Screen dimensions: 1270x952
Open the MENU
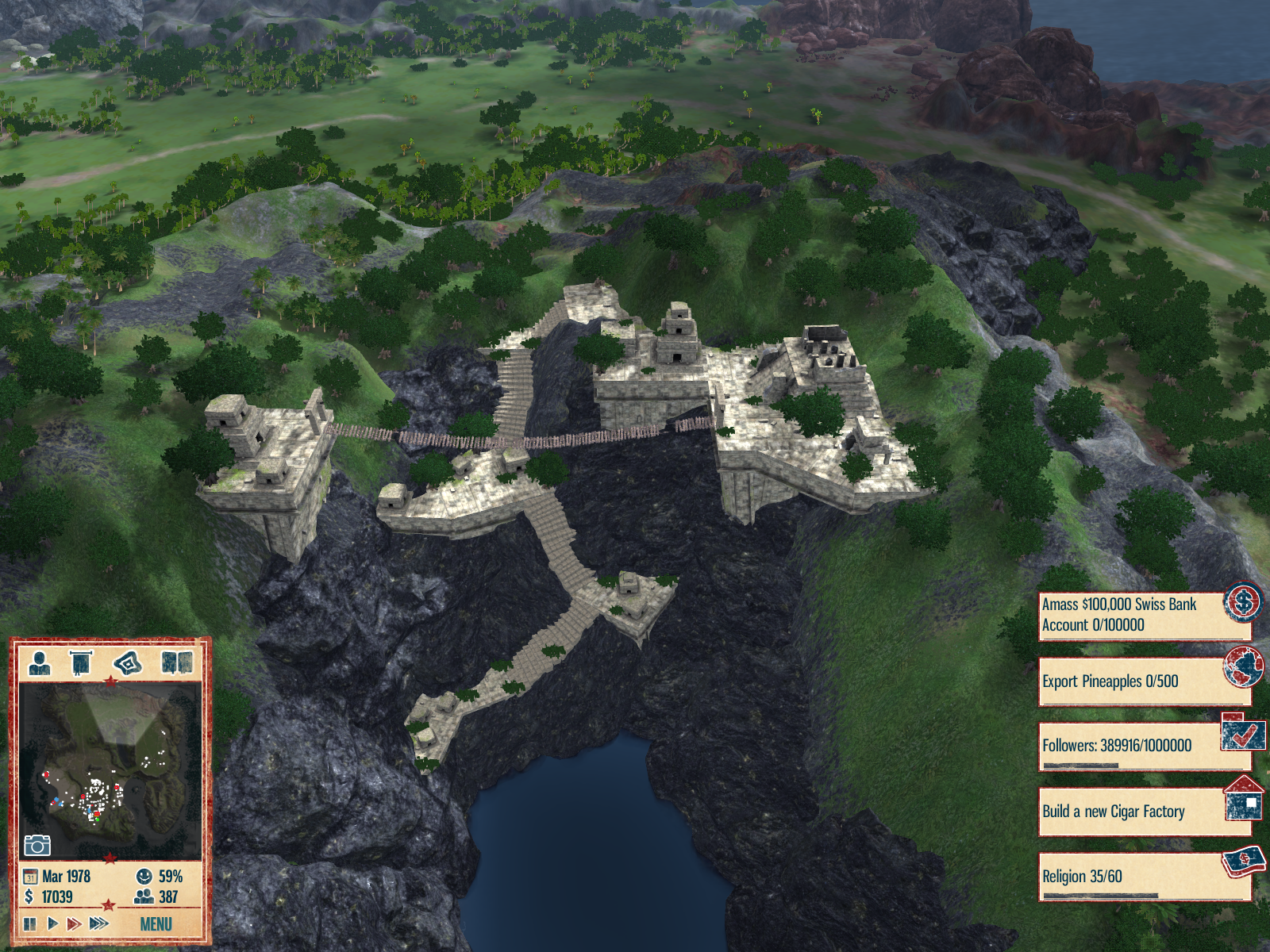(x=156, y=924)
